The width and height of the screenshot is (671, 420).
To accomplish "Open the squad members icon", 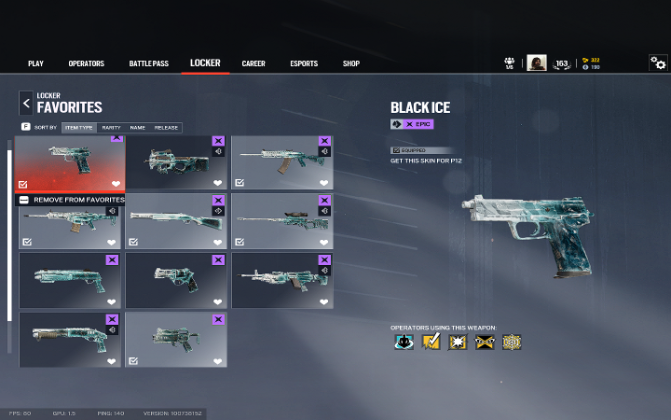I will click(509, 63).
